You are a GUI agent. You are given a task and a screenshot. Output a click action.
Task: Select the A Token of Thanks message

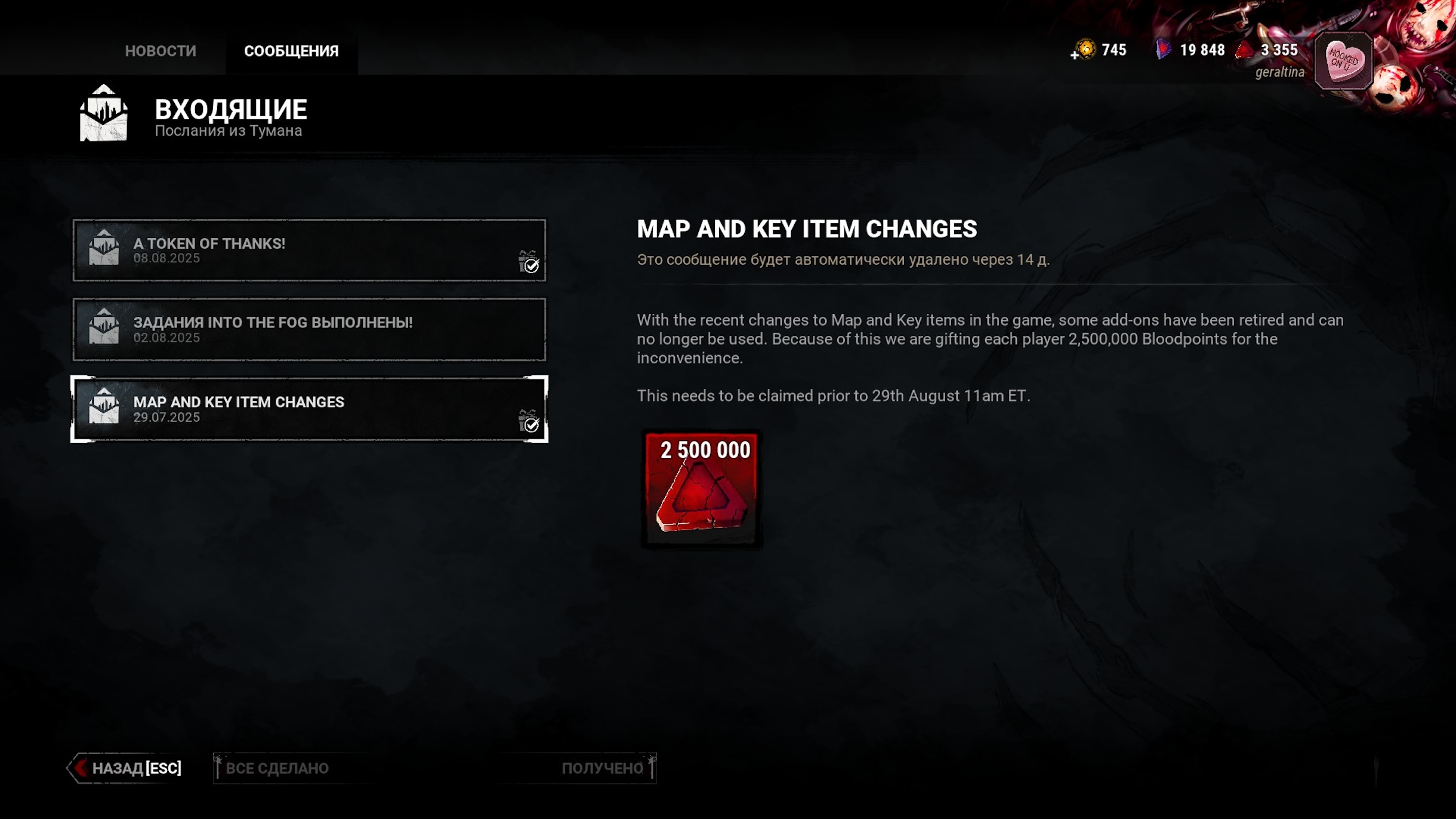tap(309, 251)
